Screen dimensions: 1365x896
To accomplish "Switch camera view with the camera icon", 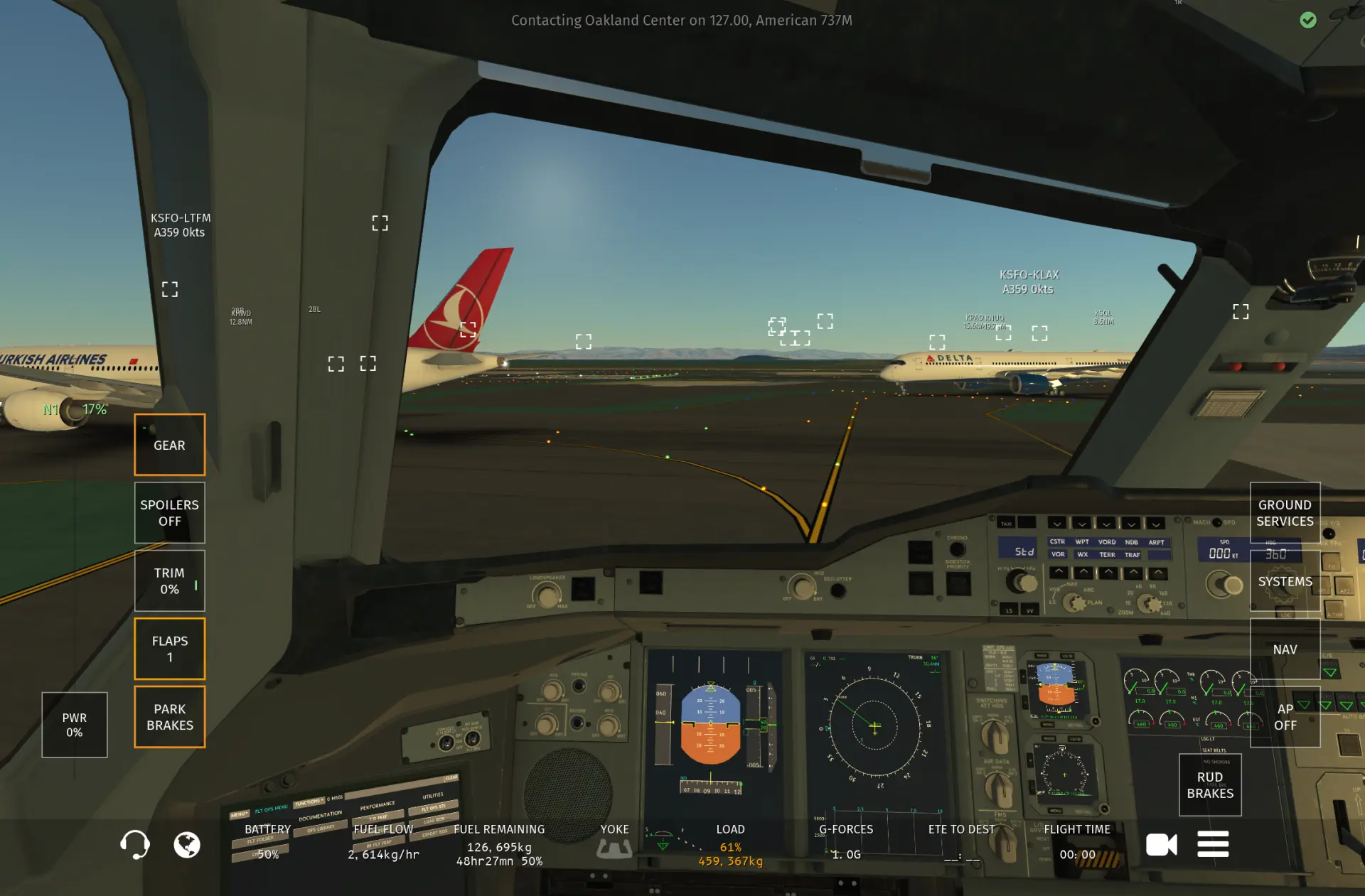I will tap(1162, 845).
